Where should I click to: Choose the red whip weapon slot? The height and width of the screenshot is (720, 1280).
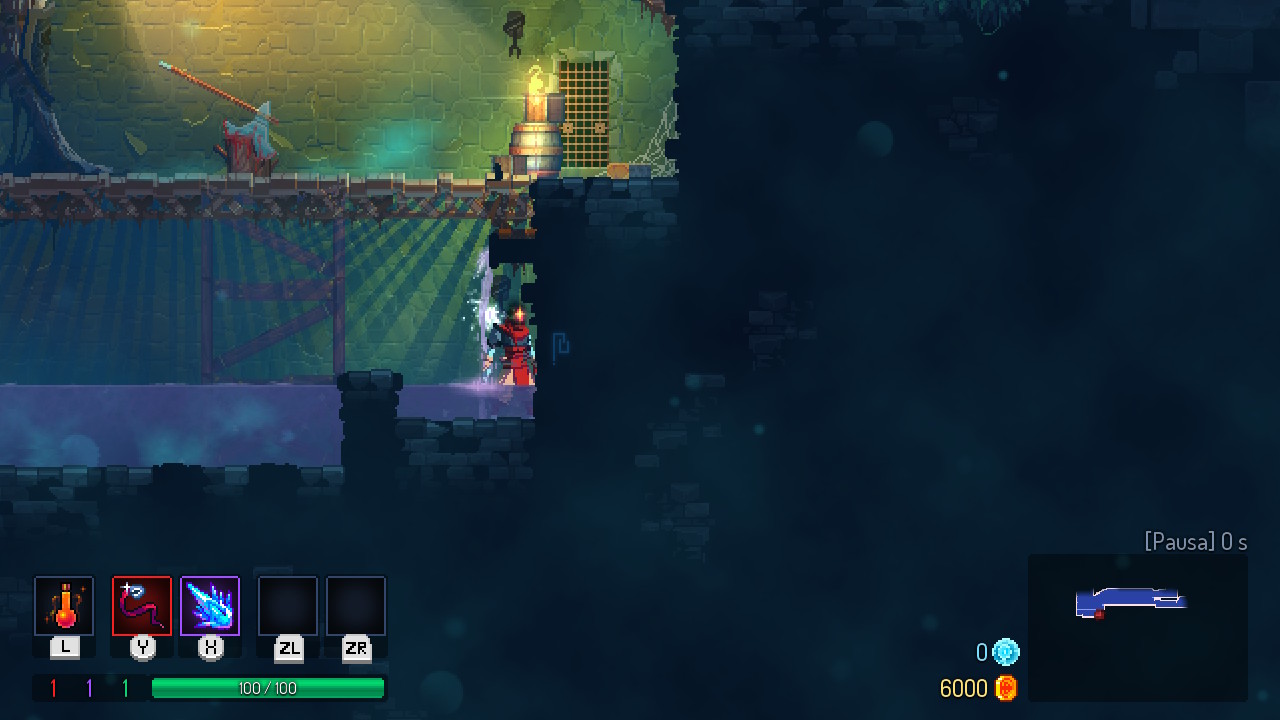coord(142,606)
